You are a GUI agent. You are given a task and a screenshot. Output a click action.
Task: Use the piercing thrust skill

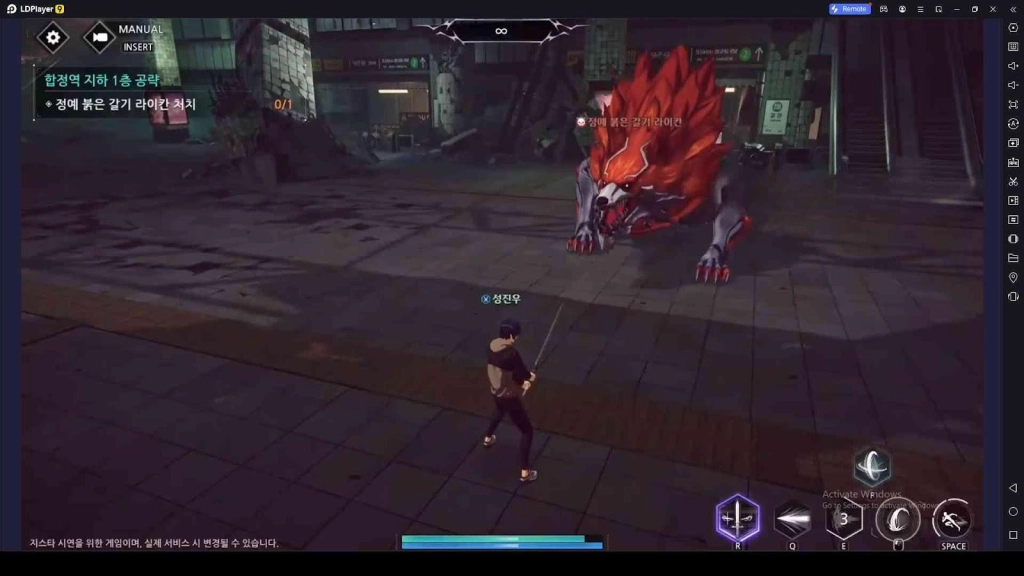click(x=792, y=519)
